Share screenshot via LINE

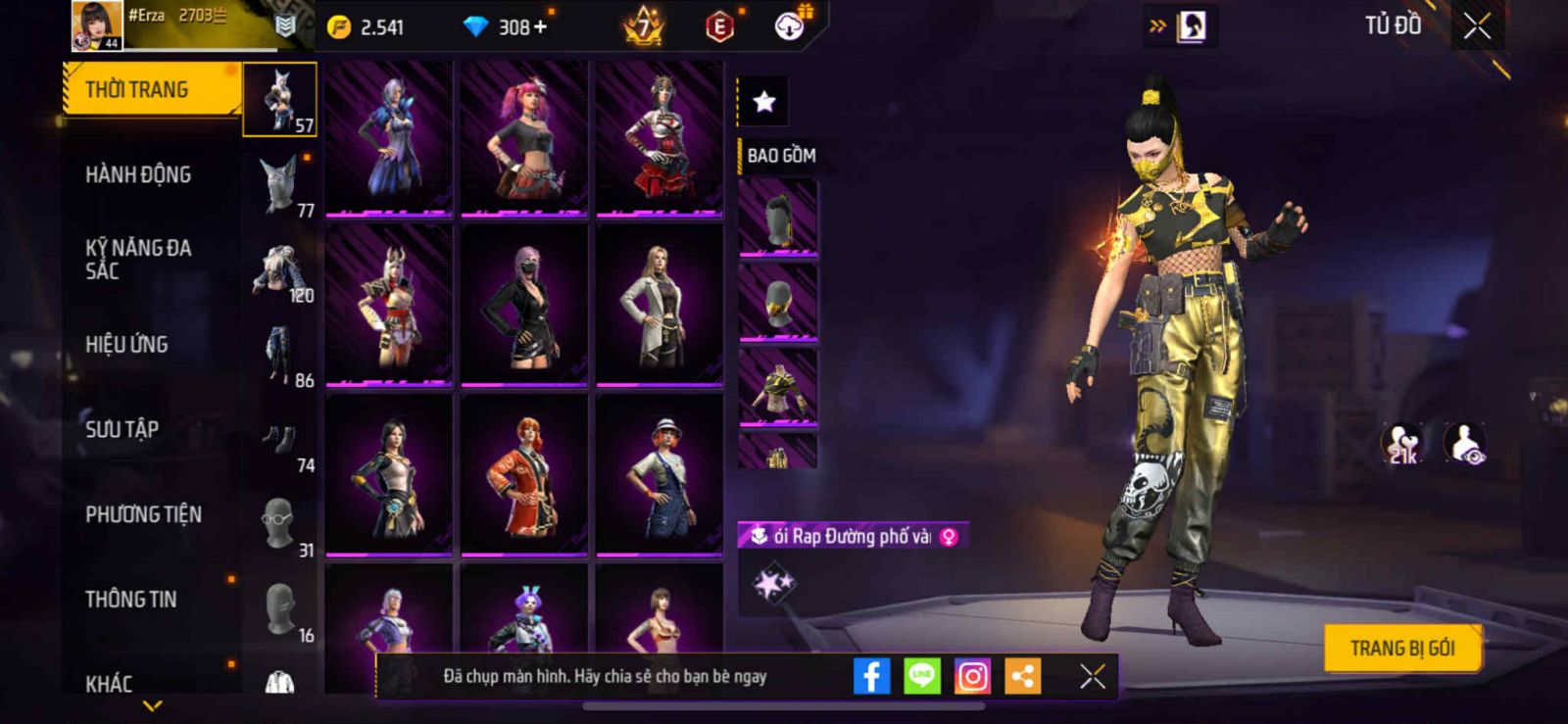[921, 676]
